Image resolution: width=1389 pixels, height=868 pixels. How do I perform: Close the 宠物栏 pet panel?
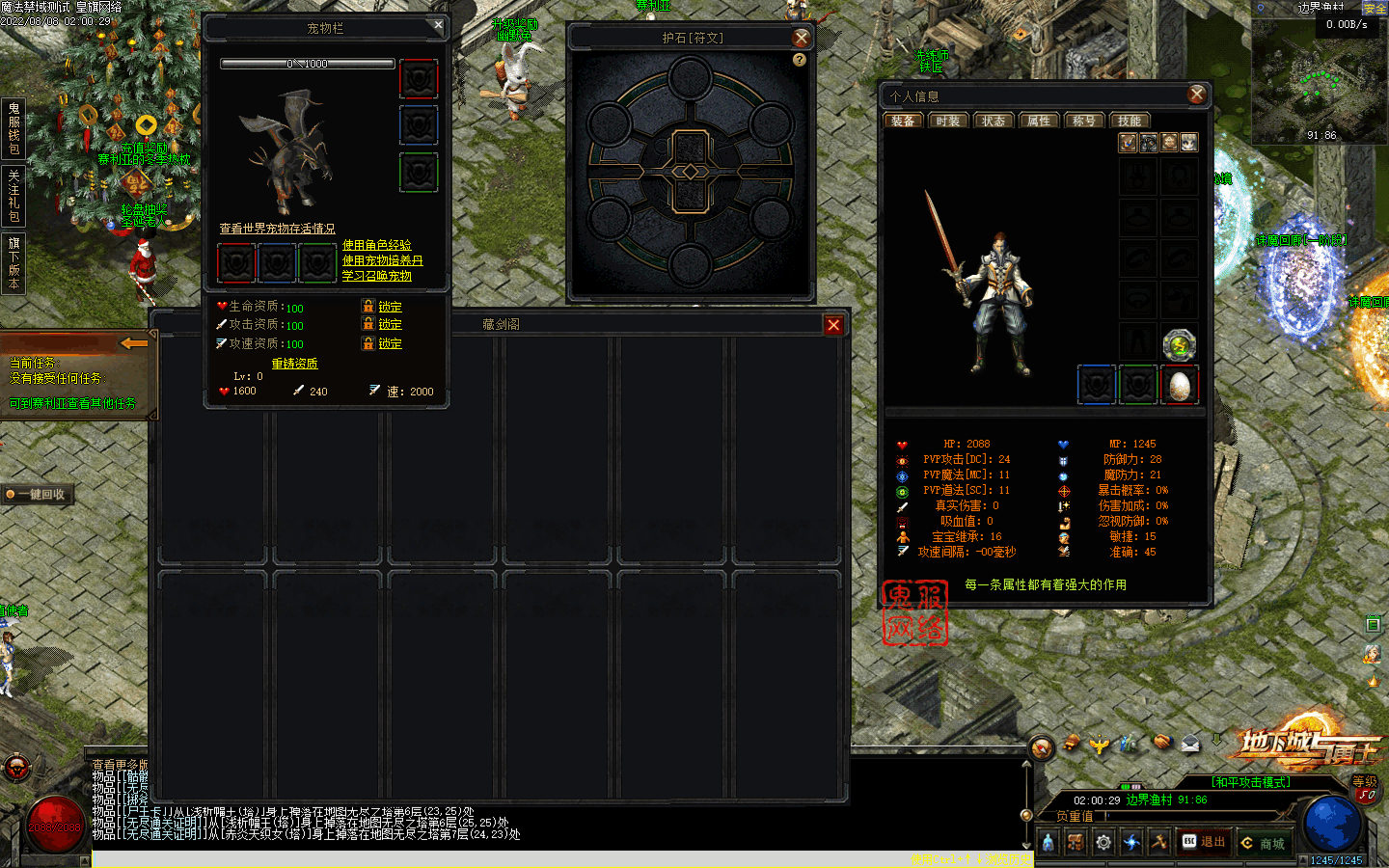click(x=438, y=26)
